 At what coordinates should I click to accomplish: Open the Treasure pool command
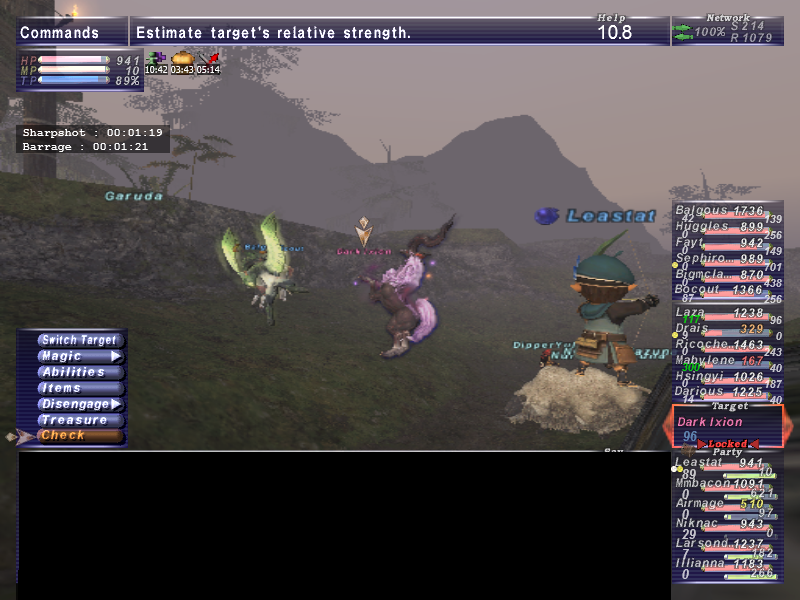[79, 420]
